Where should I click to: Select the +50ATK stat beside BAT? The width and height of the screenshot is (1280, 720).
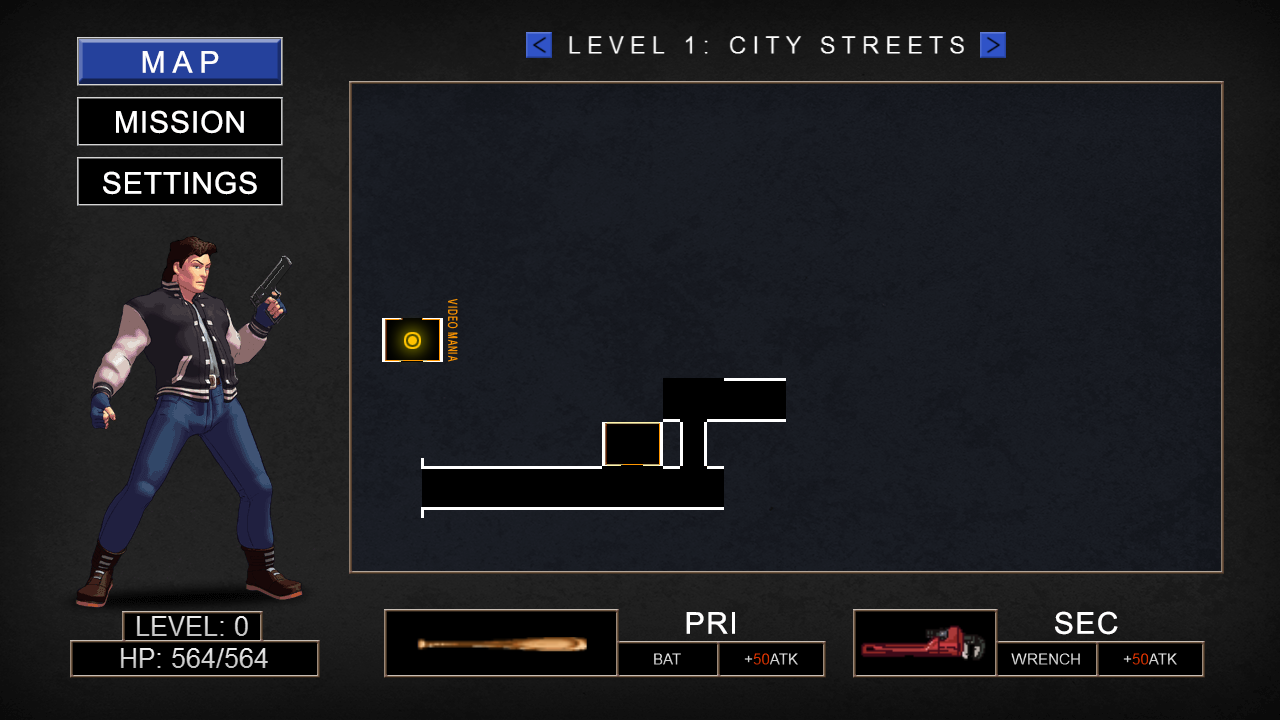coord(771,659)
